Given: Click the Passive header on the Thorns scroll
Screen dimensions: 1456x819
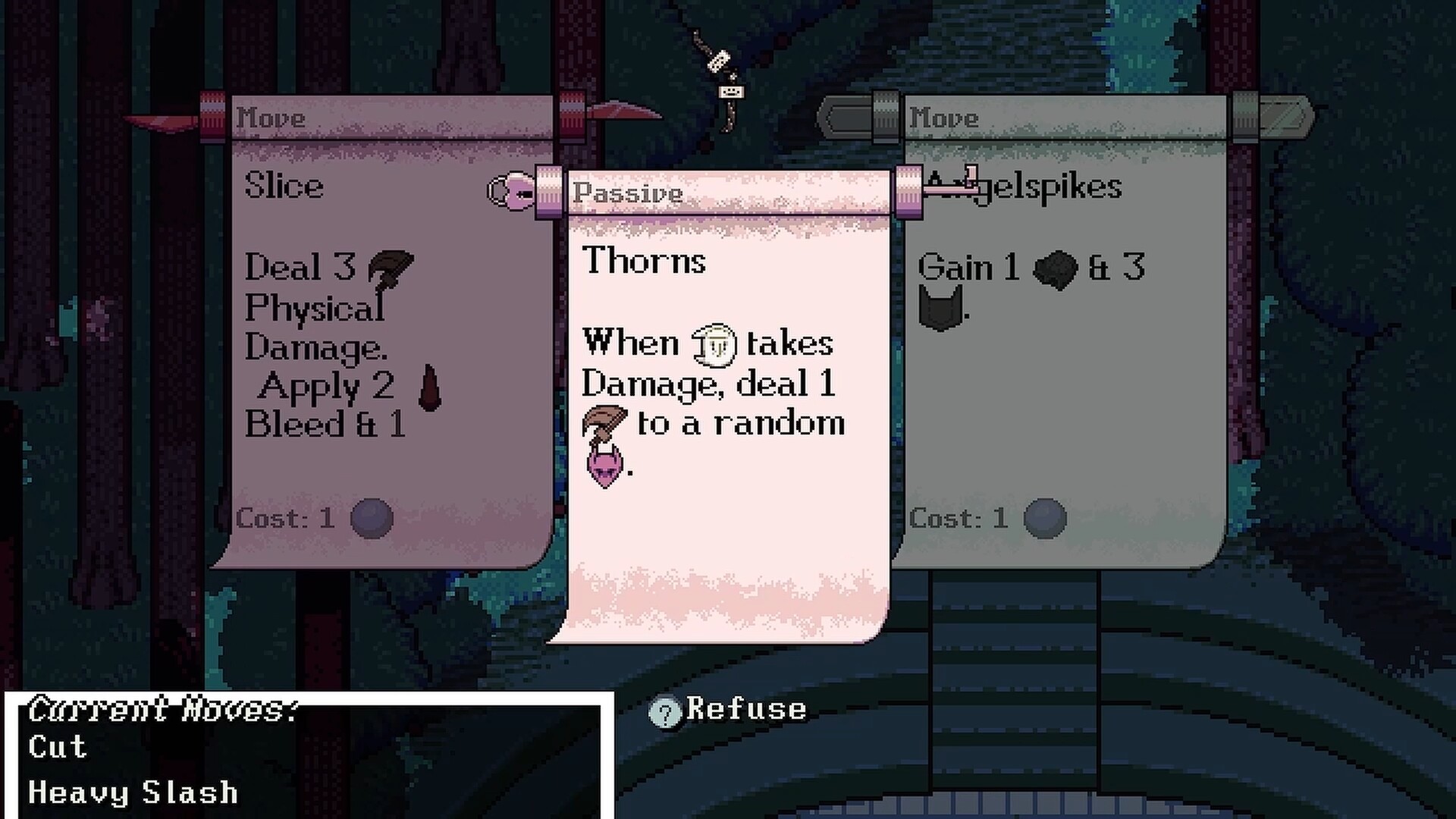Looking at the screenshot, I should (x=626, y=193).
